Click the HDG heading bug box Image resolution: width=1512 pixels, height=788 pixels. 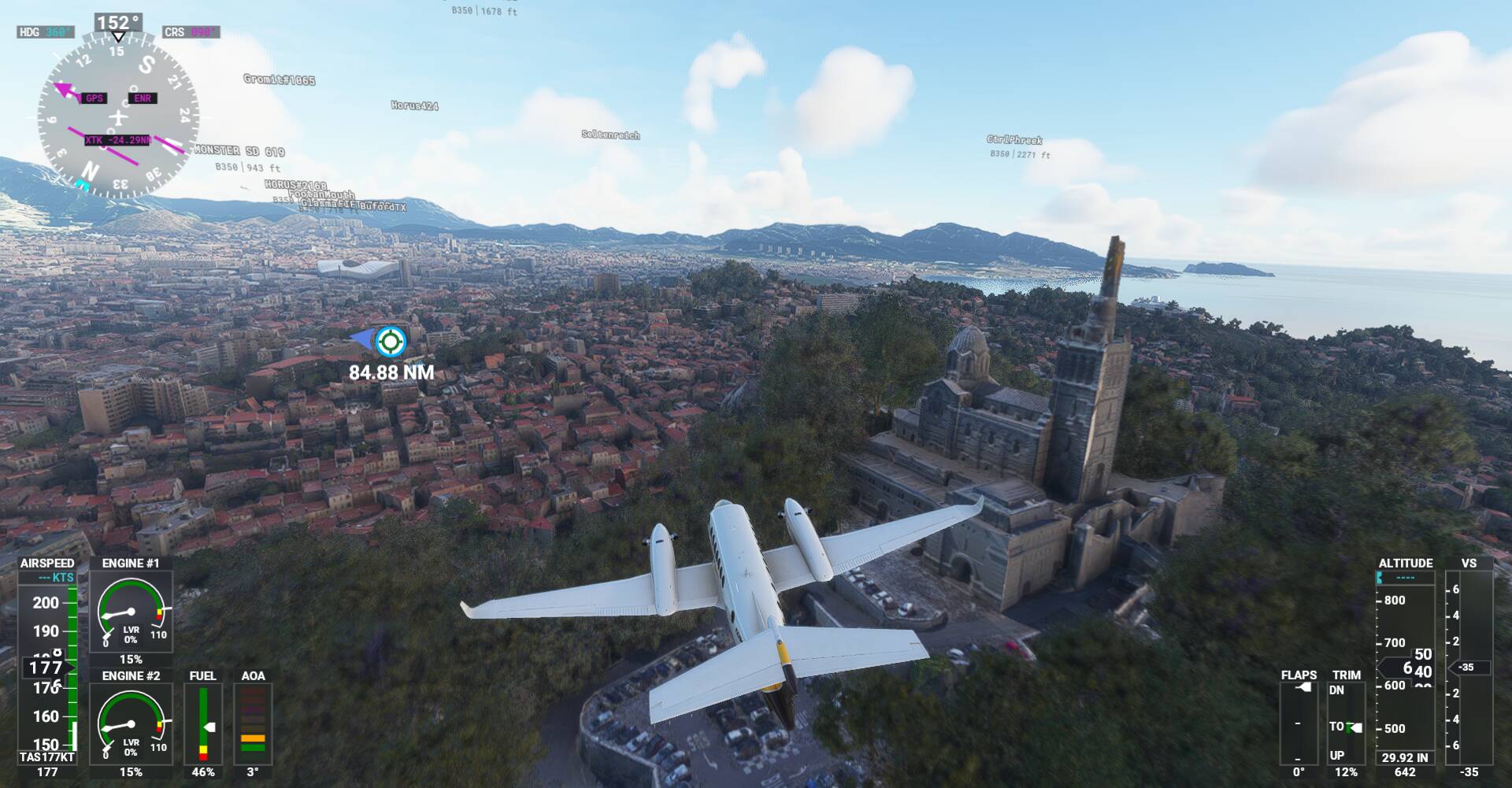point(46,32)
